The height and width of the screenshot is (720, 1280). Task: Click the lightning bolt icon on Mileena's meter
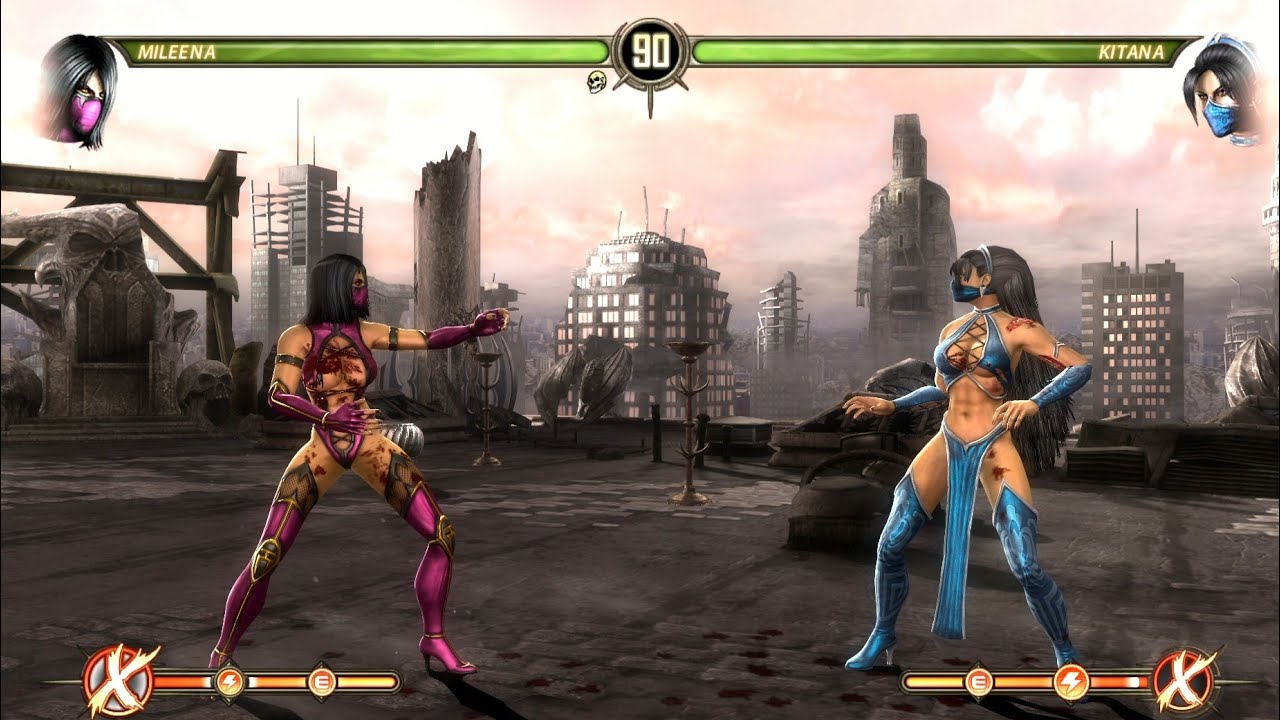click(x=229, y=682)
